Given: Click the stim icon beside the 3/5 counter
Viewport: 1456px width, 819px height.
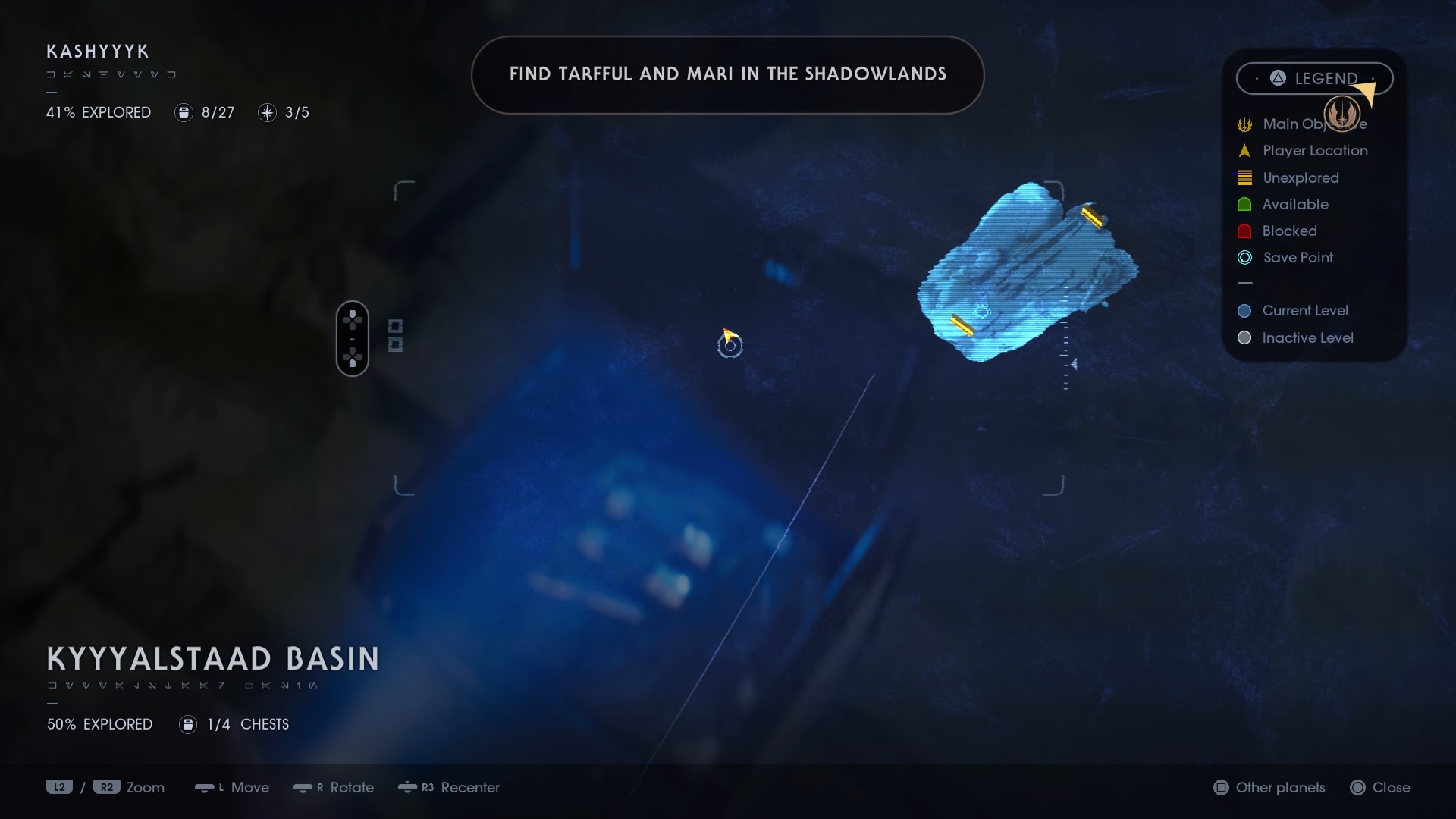Looking at the screenshot, I should point(266,112).
